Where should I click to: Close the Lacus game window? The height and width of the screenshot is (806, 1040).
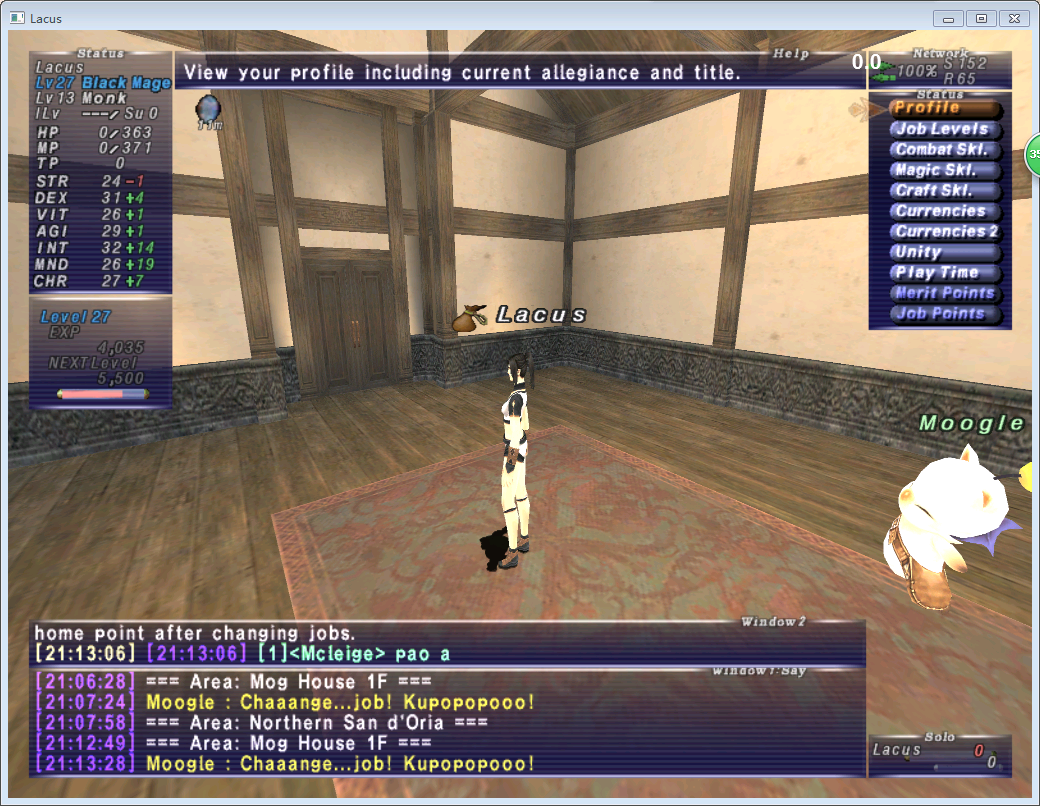[x=1012, y=18]
